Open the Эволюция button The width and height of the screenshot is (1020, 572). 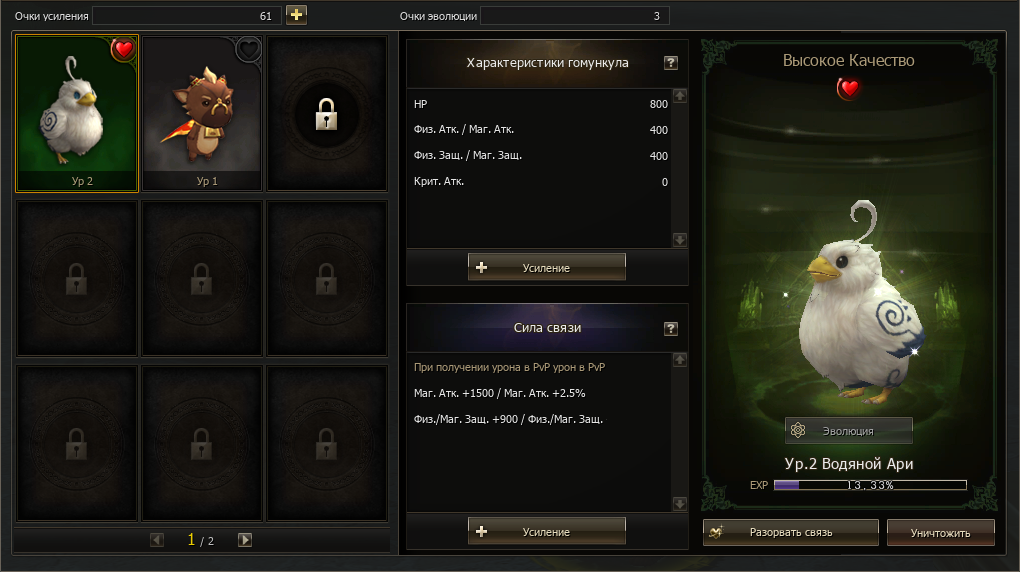click(x=848, y=431)
